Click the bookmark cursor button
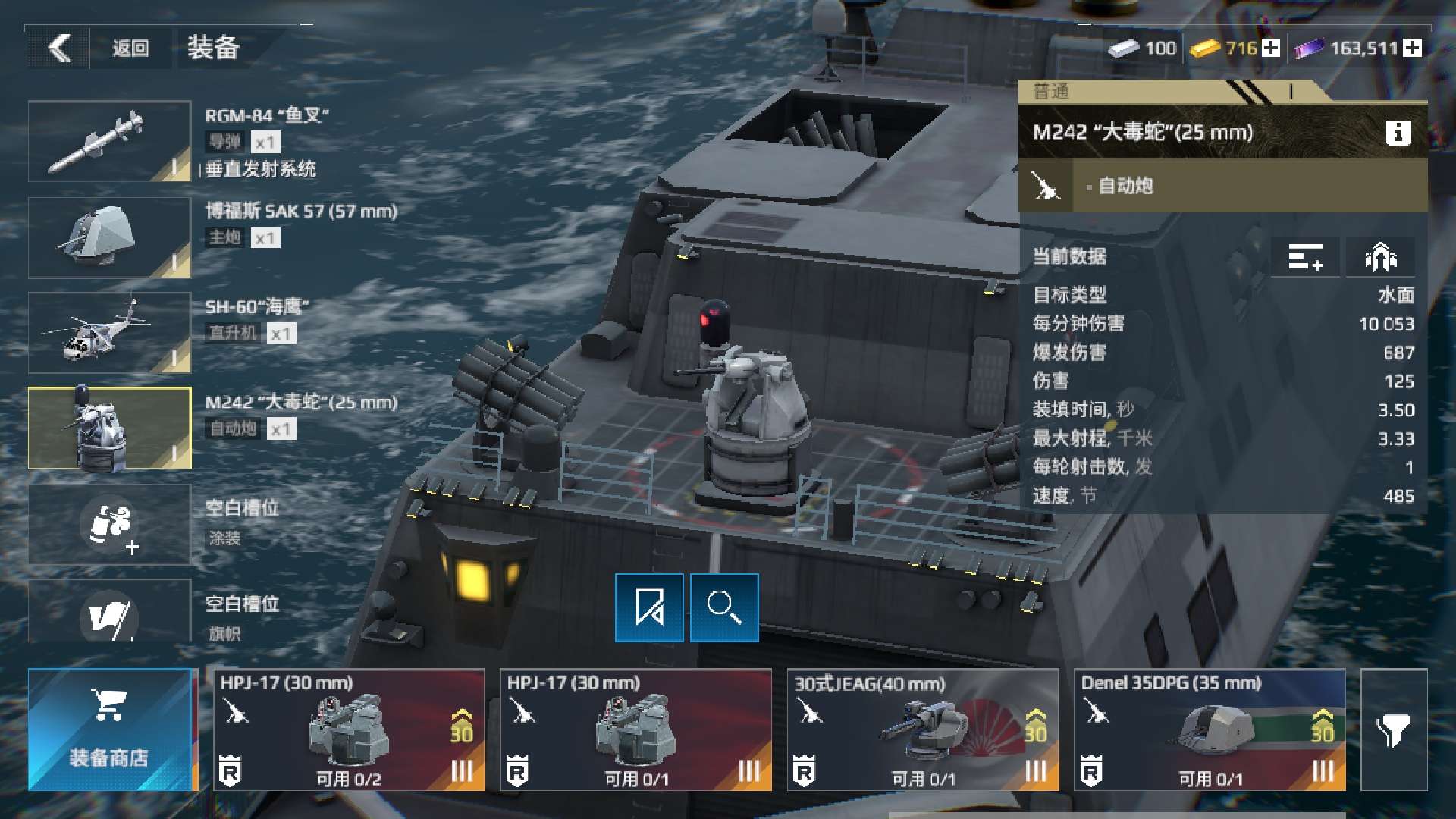This screenshot has width=1456, height=819. click(x=649, y=607)
